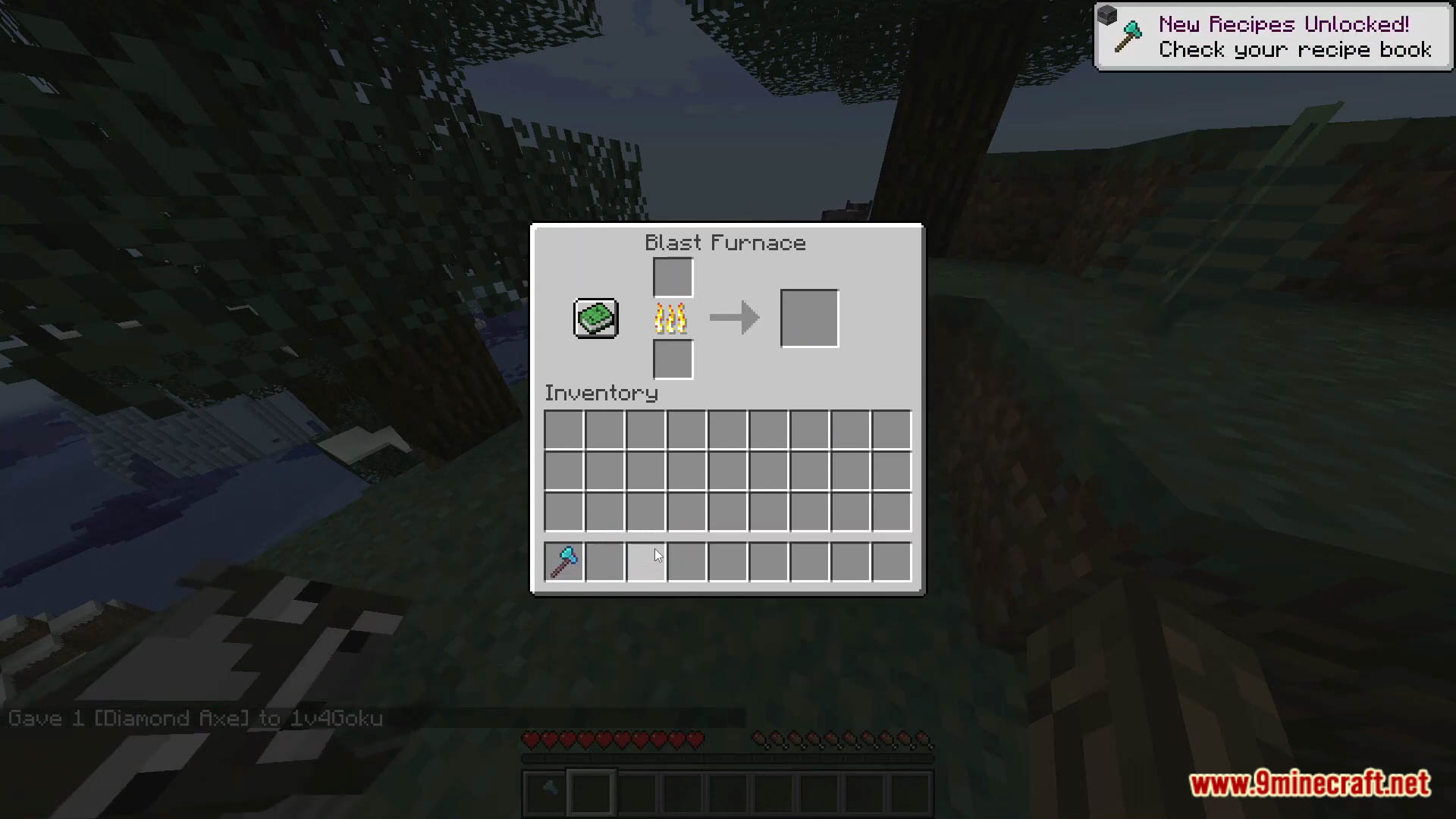1456x819 pixels.
Task: Click the smelting input slot above the flames
Action: point(672,276)
